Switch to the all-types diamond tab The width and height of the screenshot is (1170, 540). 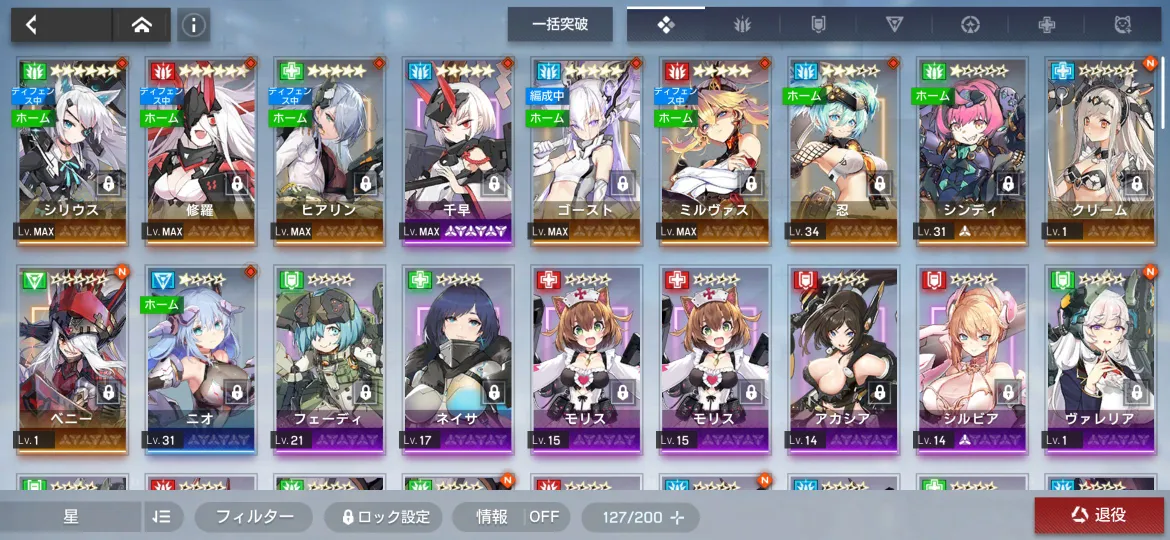[x=666, y=25]
